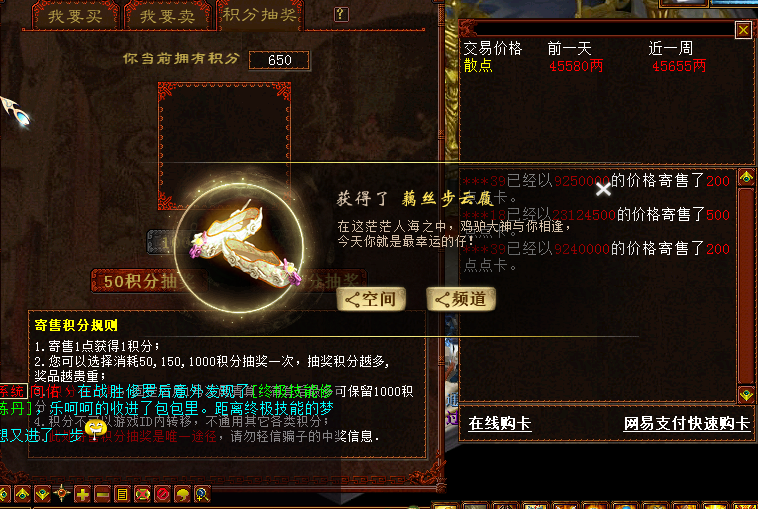Open the 我要卖 tab
The width and height of the screenshot is (758, 509).
click(x=166, y=16)
